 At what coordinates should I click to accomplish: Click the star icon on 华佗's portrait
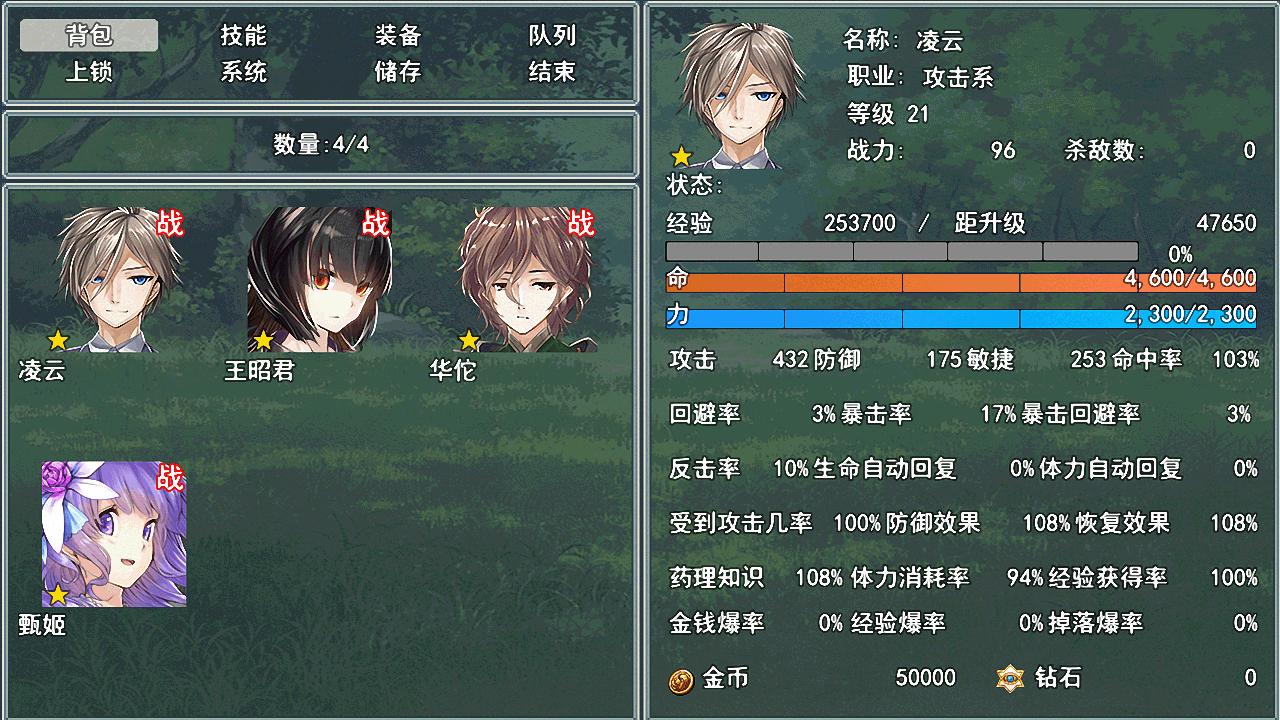pos(466,342)
